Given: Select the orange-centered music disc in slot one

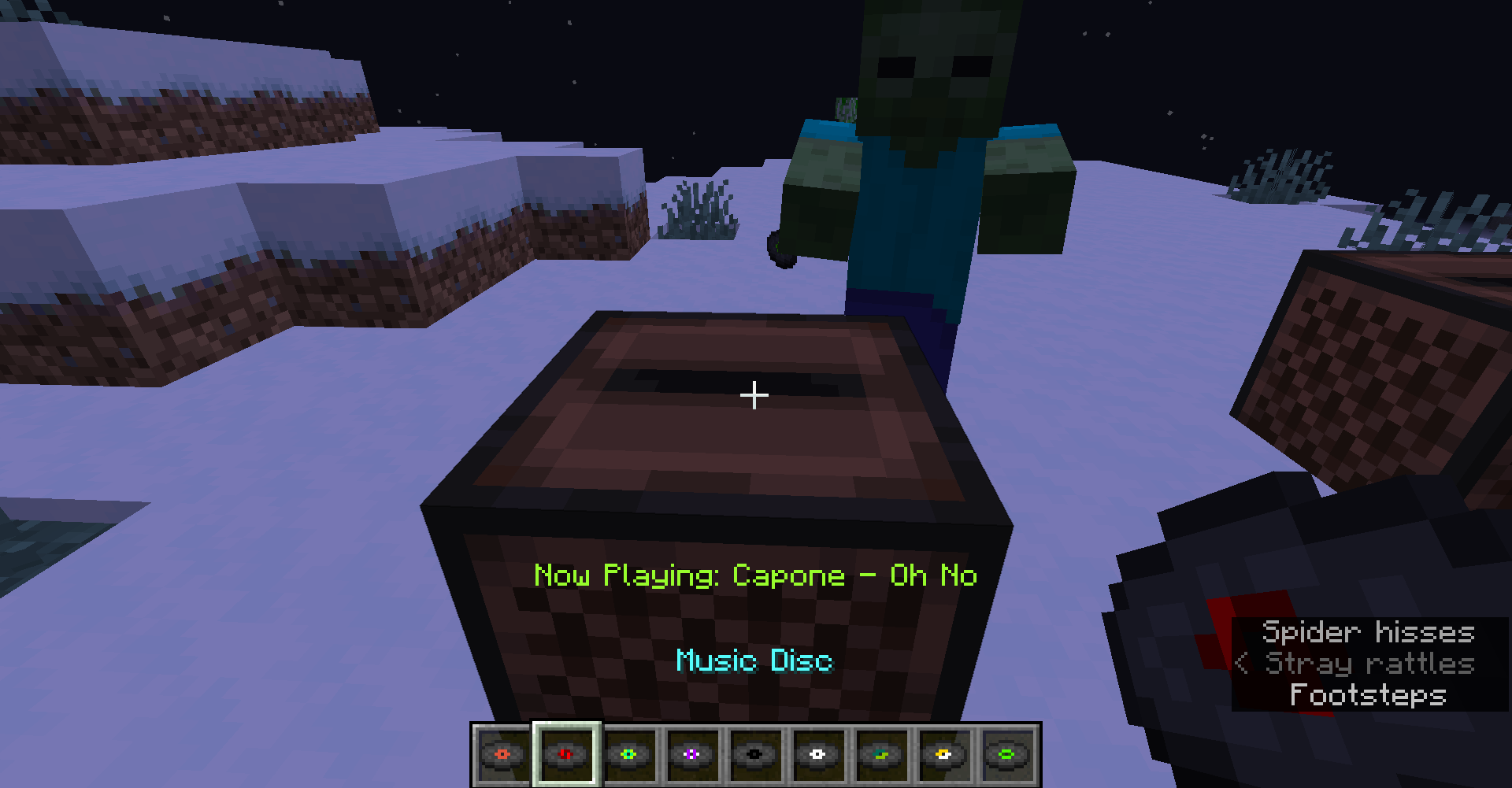Looking at the screenshot, I should pyautogui.click(x=503, y=753).
